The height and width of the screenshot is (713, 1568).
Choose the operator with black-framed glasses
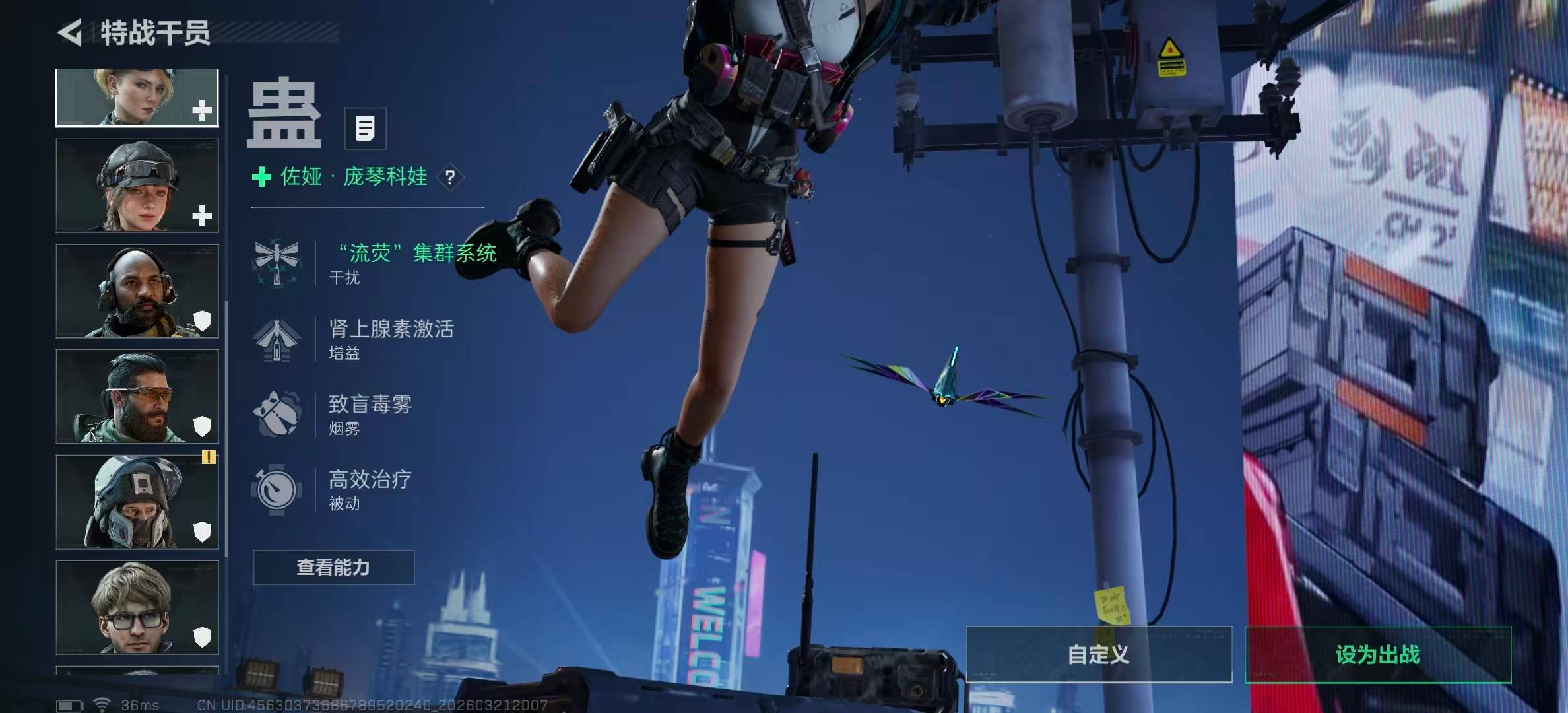click(x=137, y=607)
